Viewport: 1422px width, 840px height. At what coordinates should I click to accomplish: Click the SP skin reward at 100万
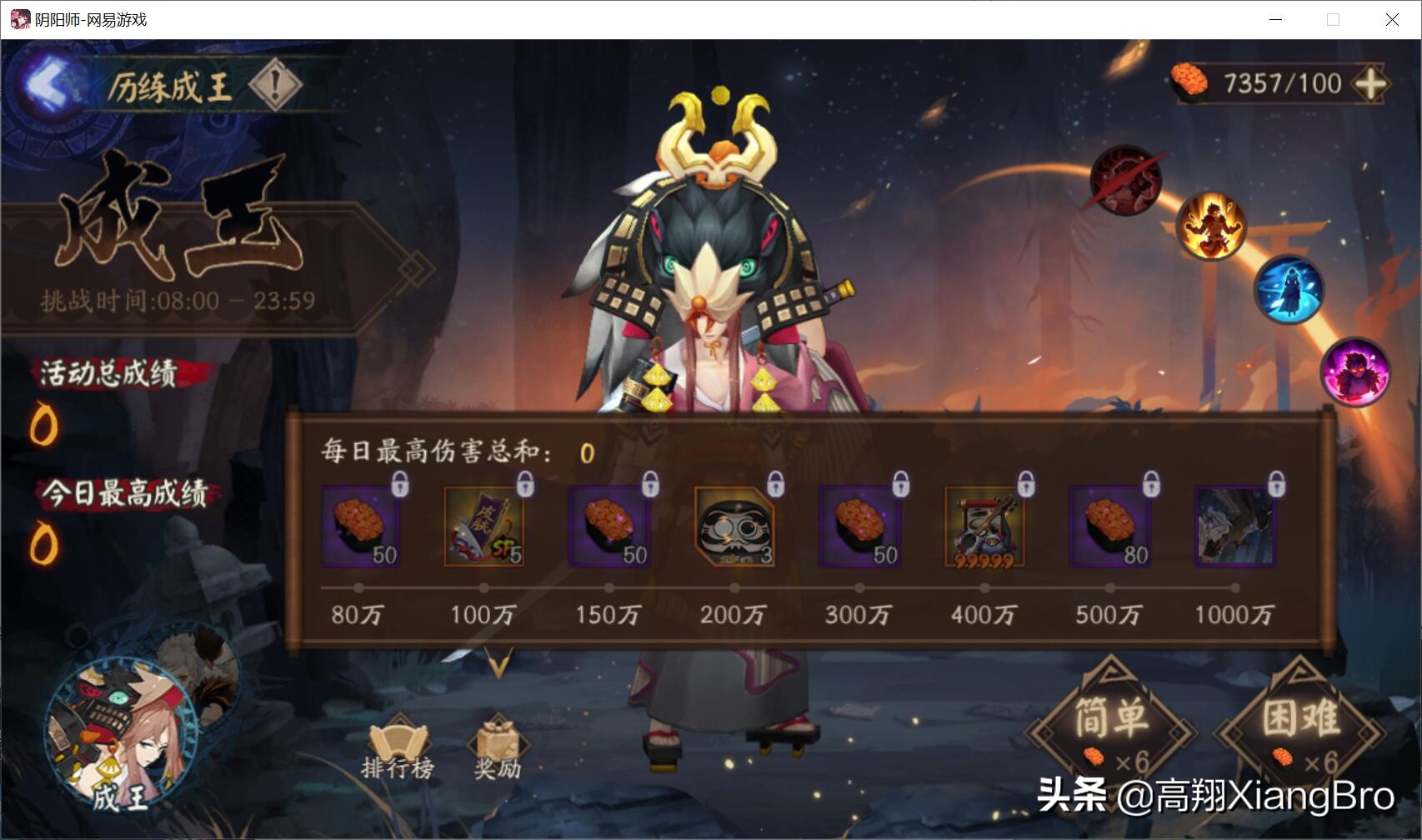point(483,527)
